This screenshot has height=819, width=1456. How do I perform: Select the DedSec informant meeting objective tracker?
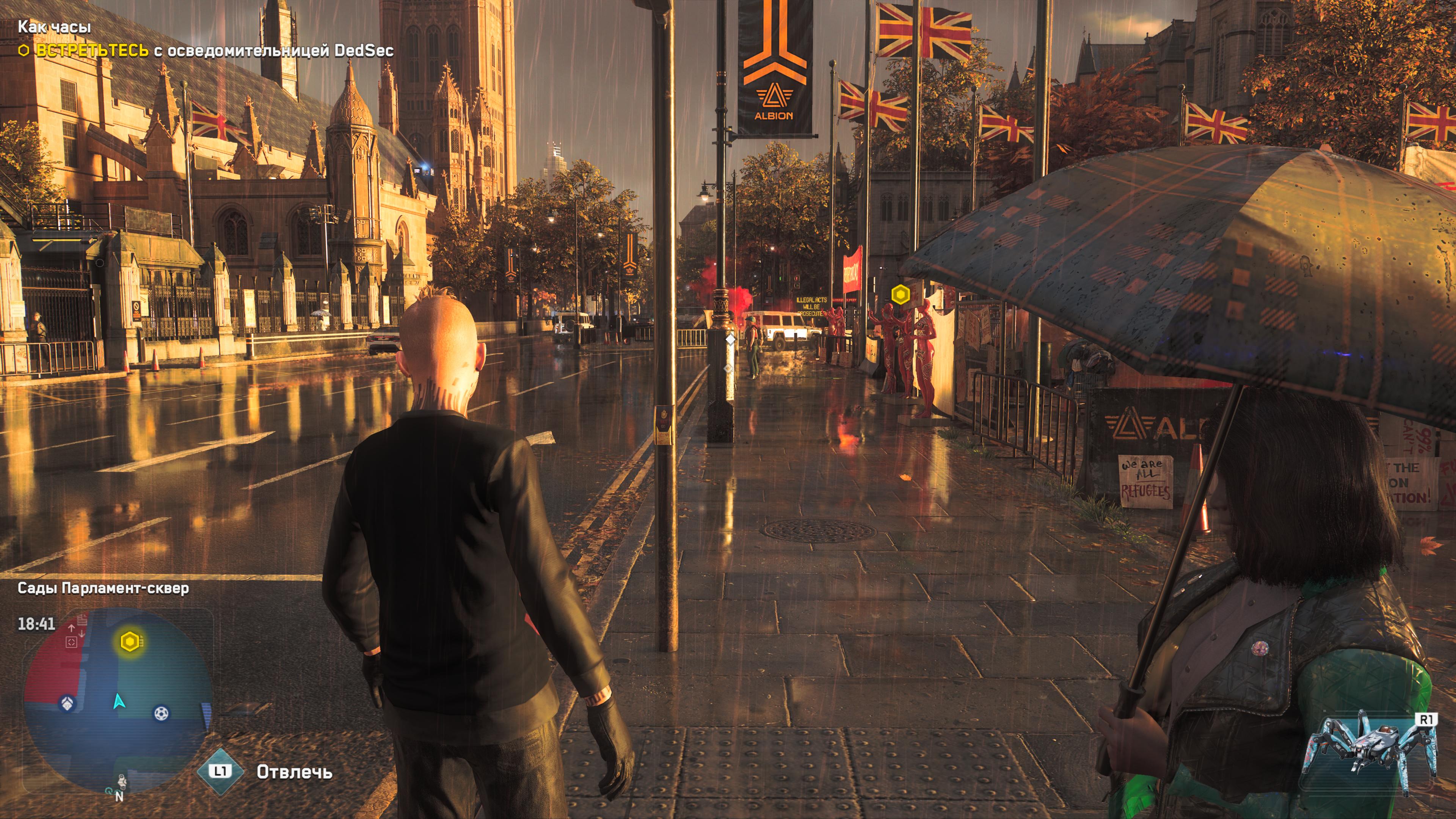pyautogui.click(x=206, y=51)
